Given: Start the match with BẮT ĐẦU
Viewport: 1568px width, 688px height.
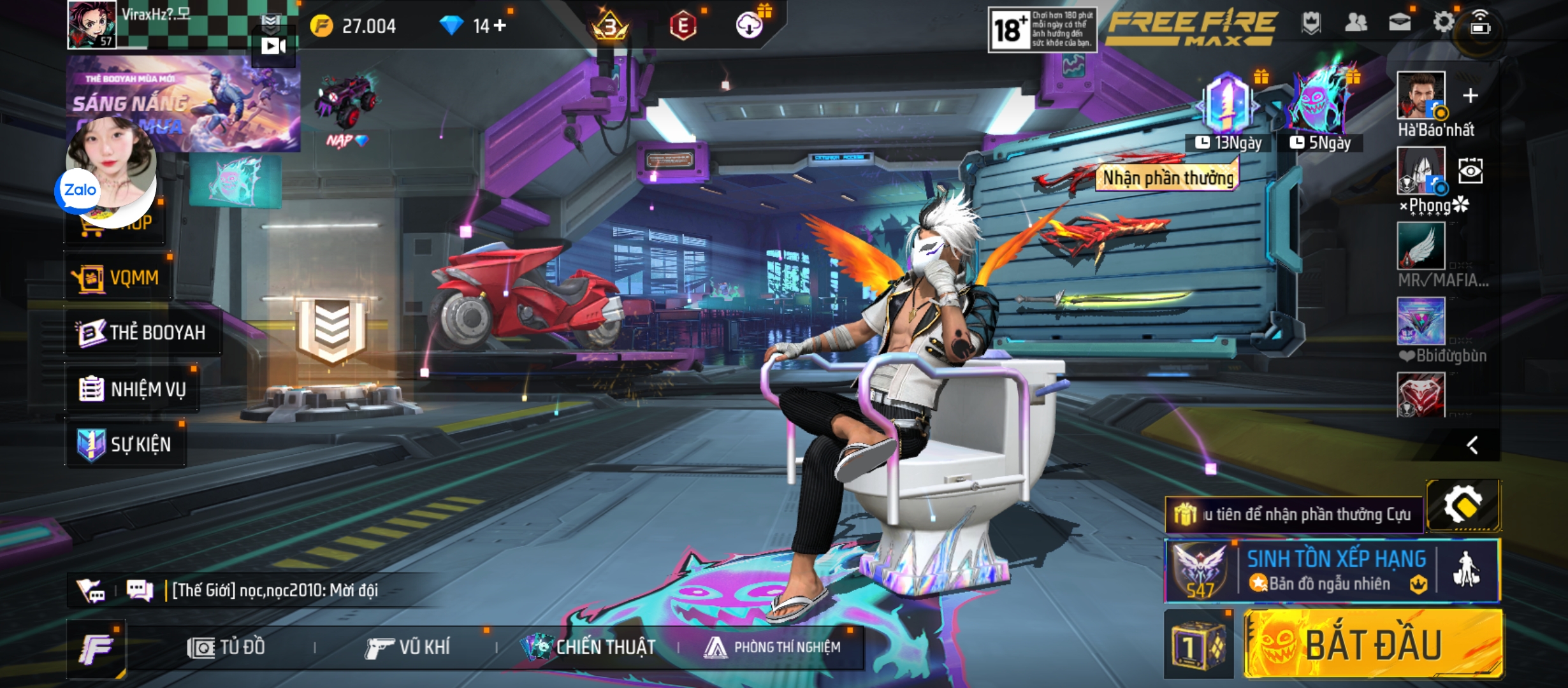Looking at the screenshot, I should [x=1373, y=643].
